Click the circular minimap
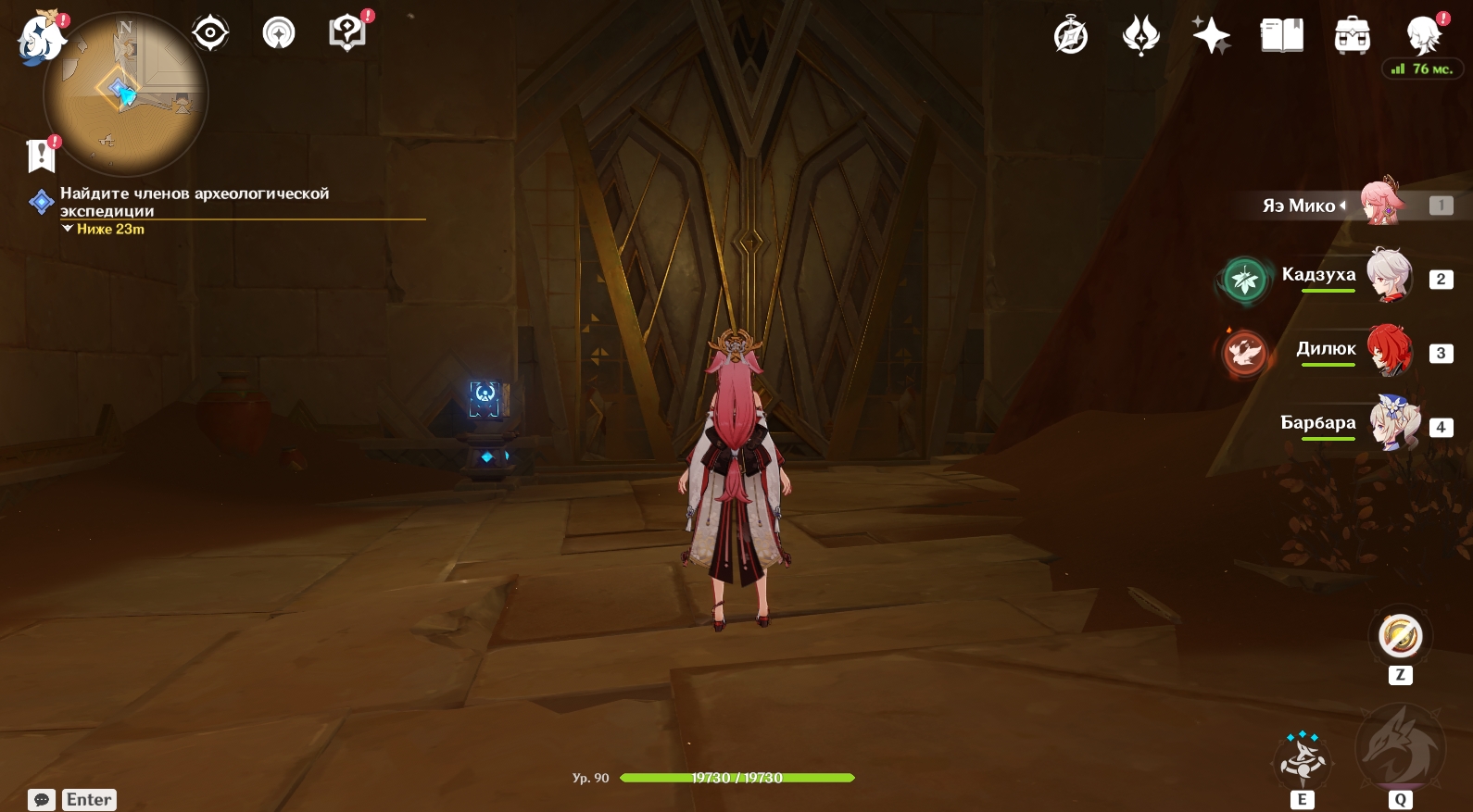Image resolution: width=1473 pixels, height=812 pixels. (127, 94)
